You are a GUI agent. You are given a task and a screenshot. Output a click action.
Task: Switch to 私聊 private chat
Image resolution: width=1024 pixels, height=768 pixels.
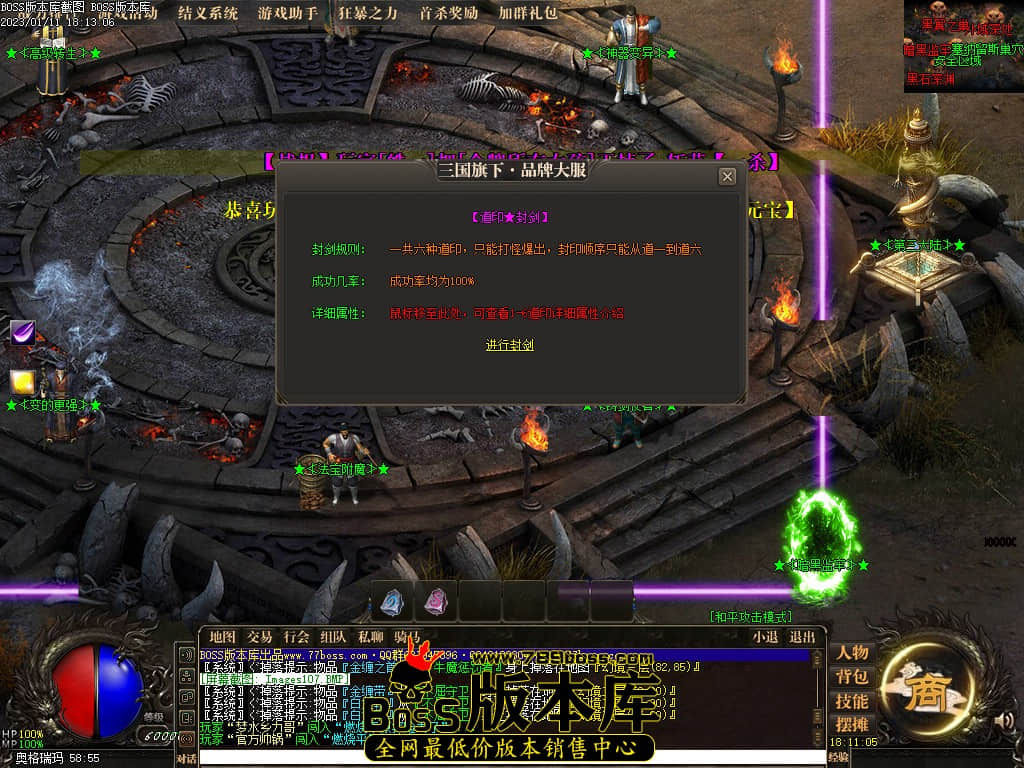click(370, 637)
